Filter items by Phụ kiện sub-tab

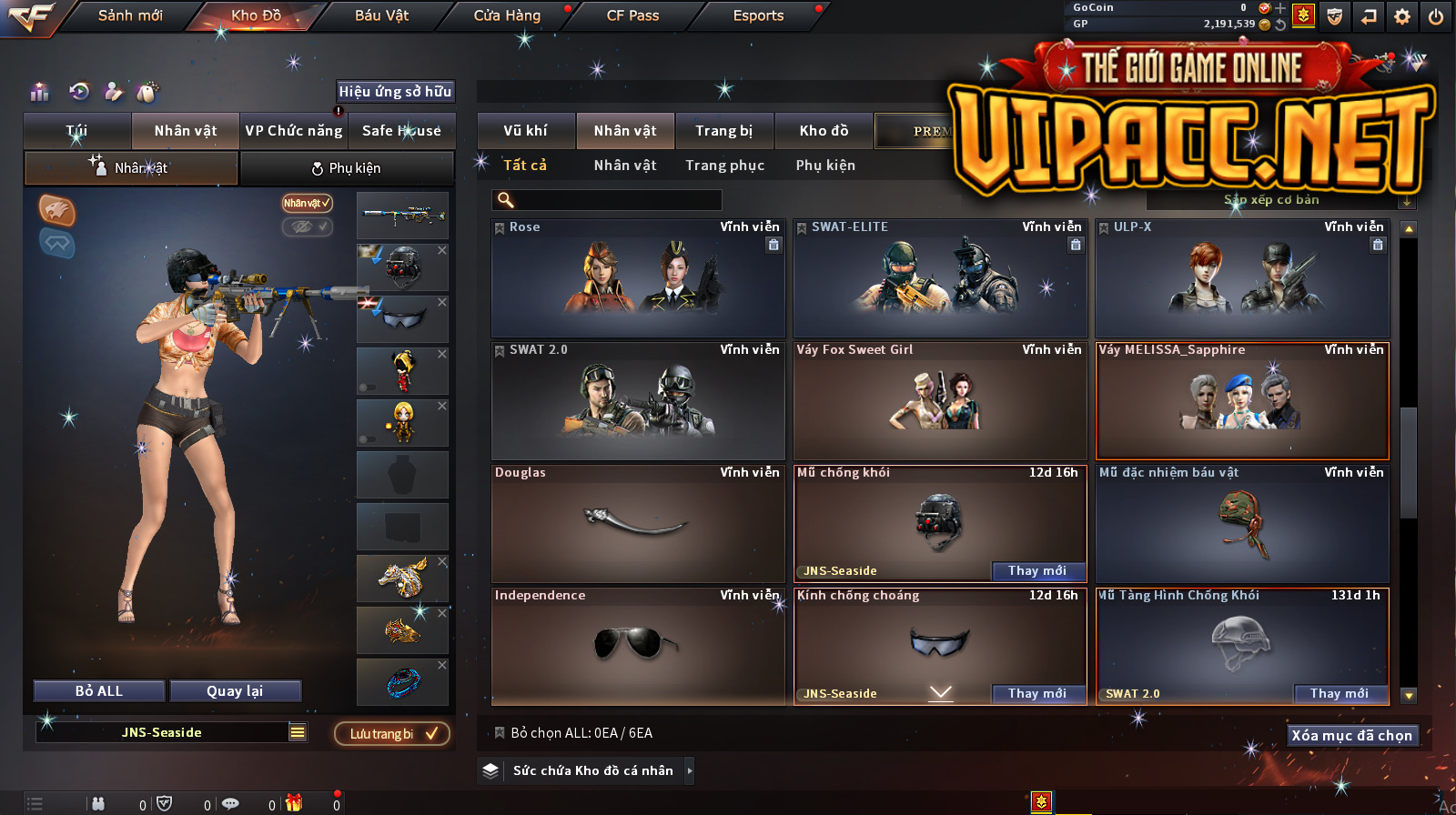pos(825,166)
